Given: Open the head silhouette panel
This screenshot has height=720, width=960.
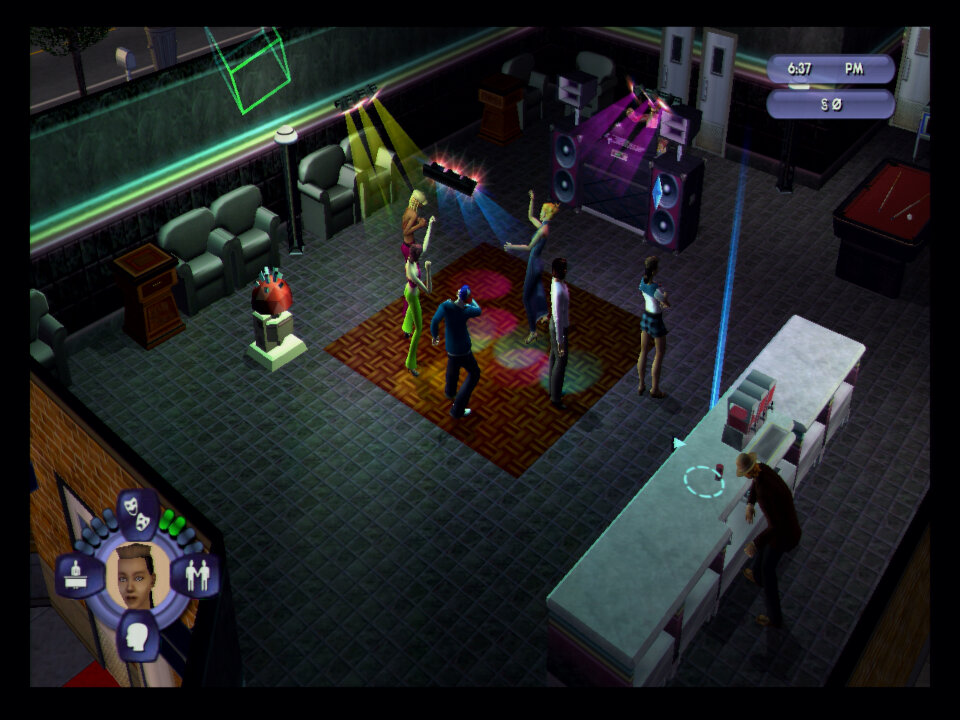Looking at the screenshot, I should pyautogui.click(x=139, y=636).
